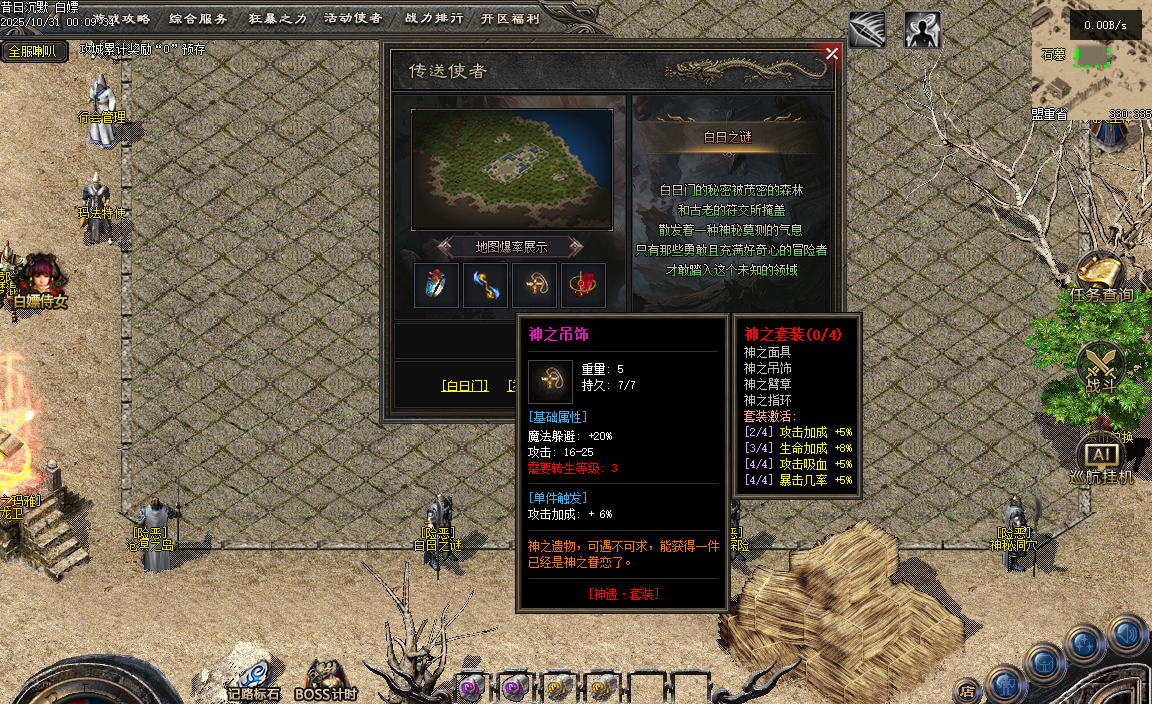Open the 开区福利 server rewards menu
The image size is (1152, 704).
point(510,18)
